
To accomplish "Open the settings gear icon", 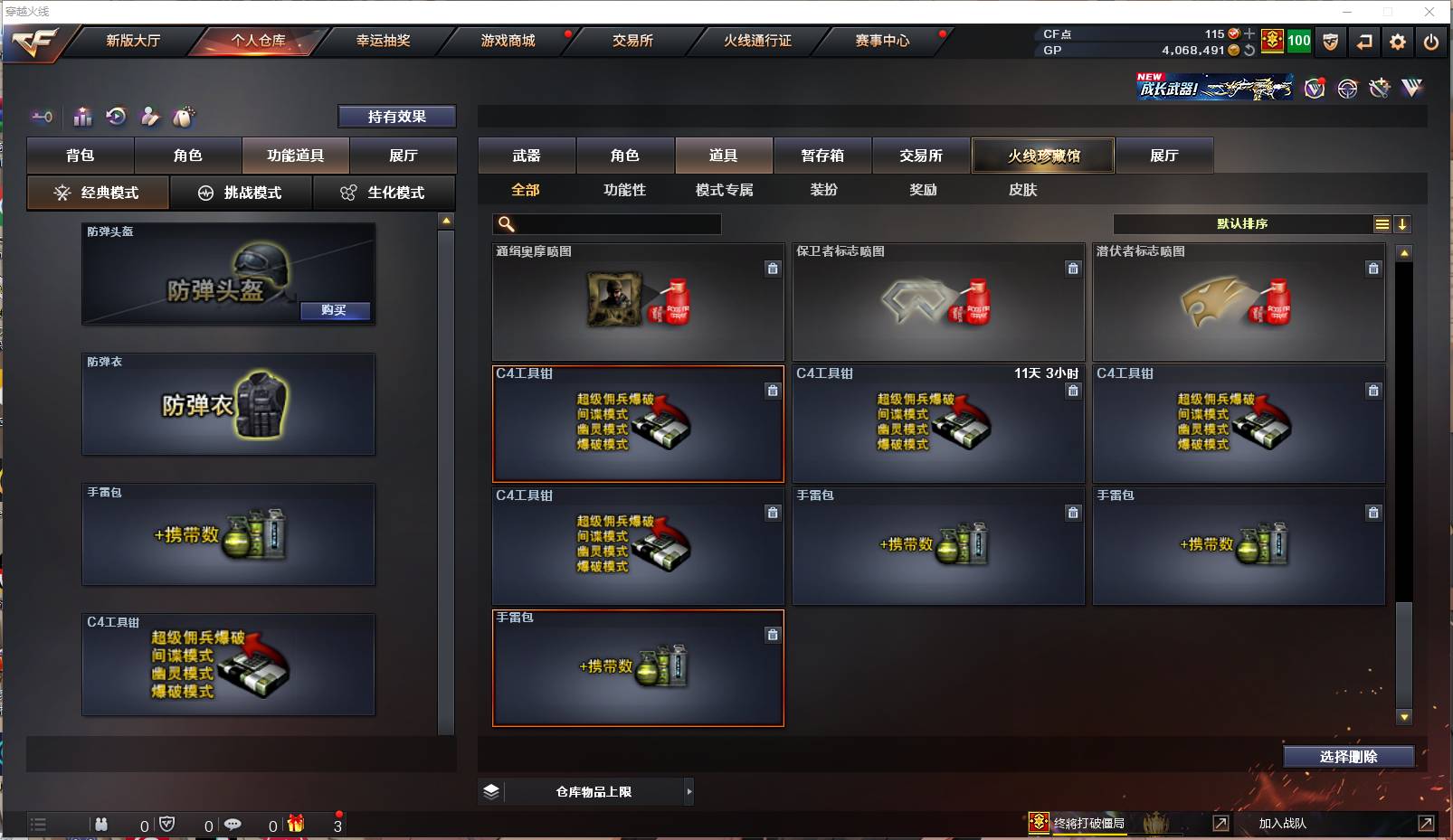I will pos(1398,42).
